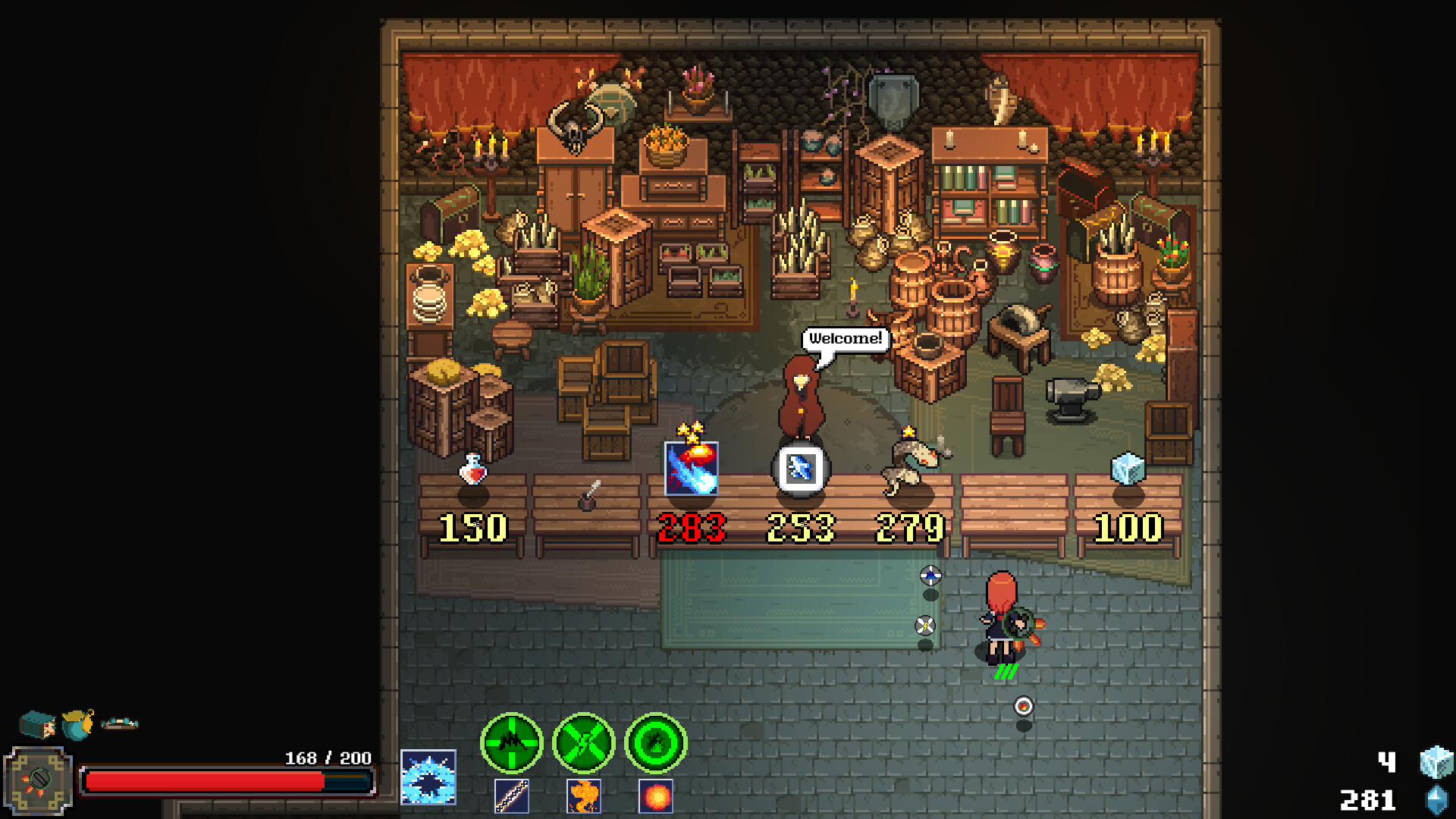Select the belt item in top-left inventory
The height and width of the screenshot is (819, 1456).
point(120,724)
